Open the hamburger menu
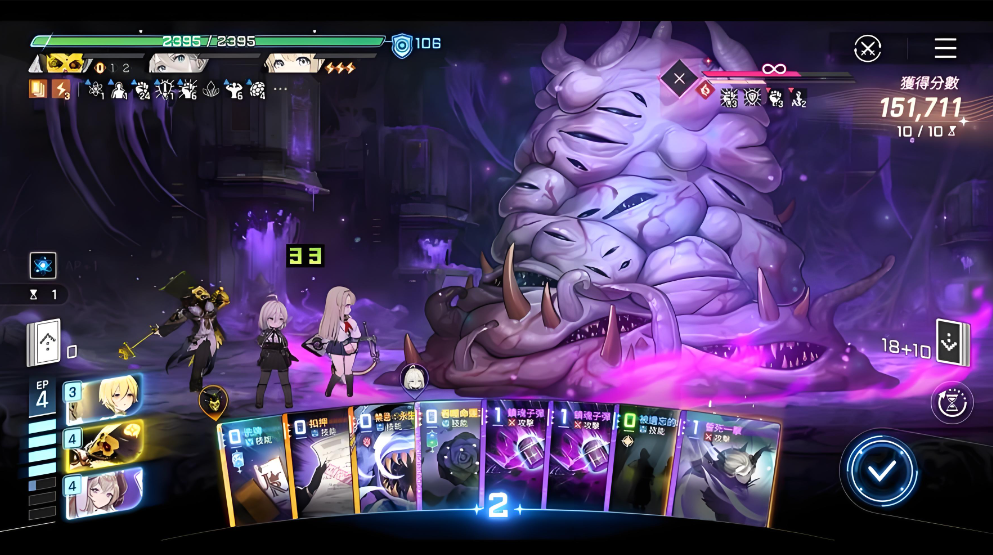The image size is (993, 555). 945,48
